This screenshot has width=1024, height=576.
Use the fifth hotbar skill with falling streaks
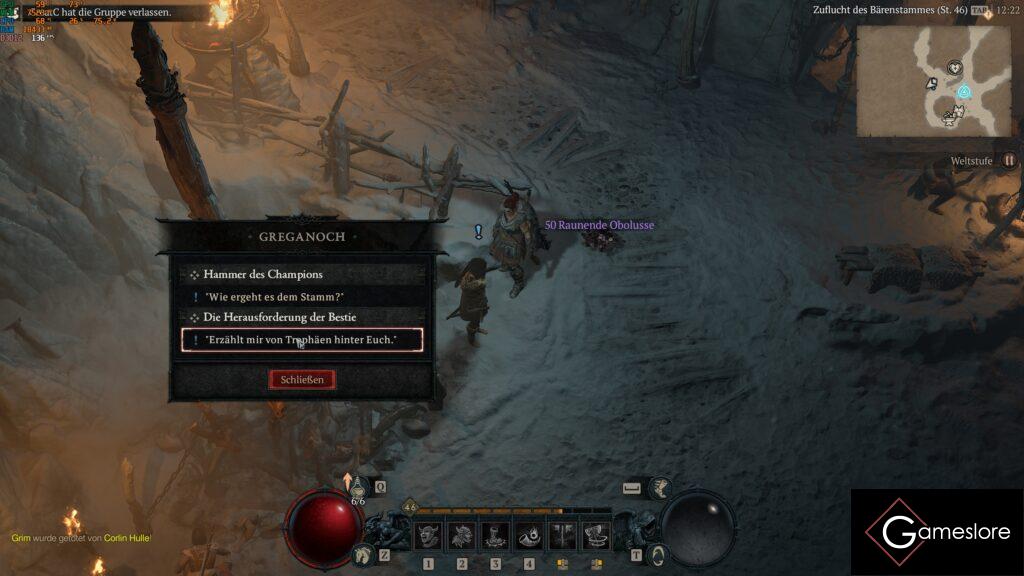coord(562,536)
